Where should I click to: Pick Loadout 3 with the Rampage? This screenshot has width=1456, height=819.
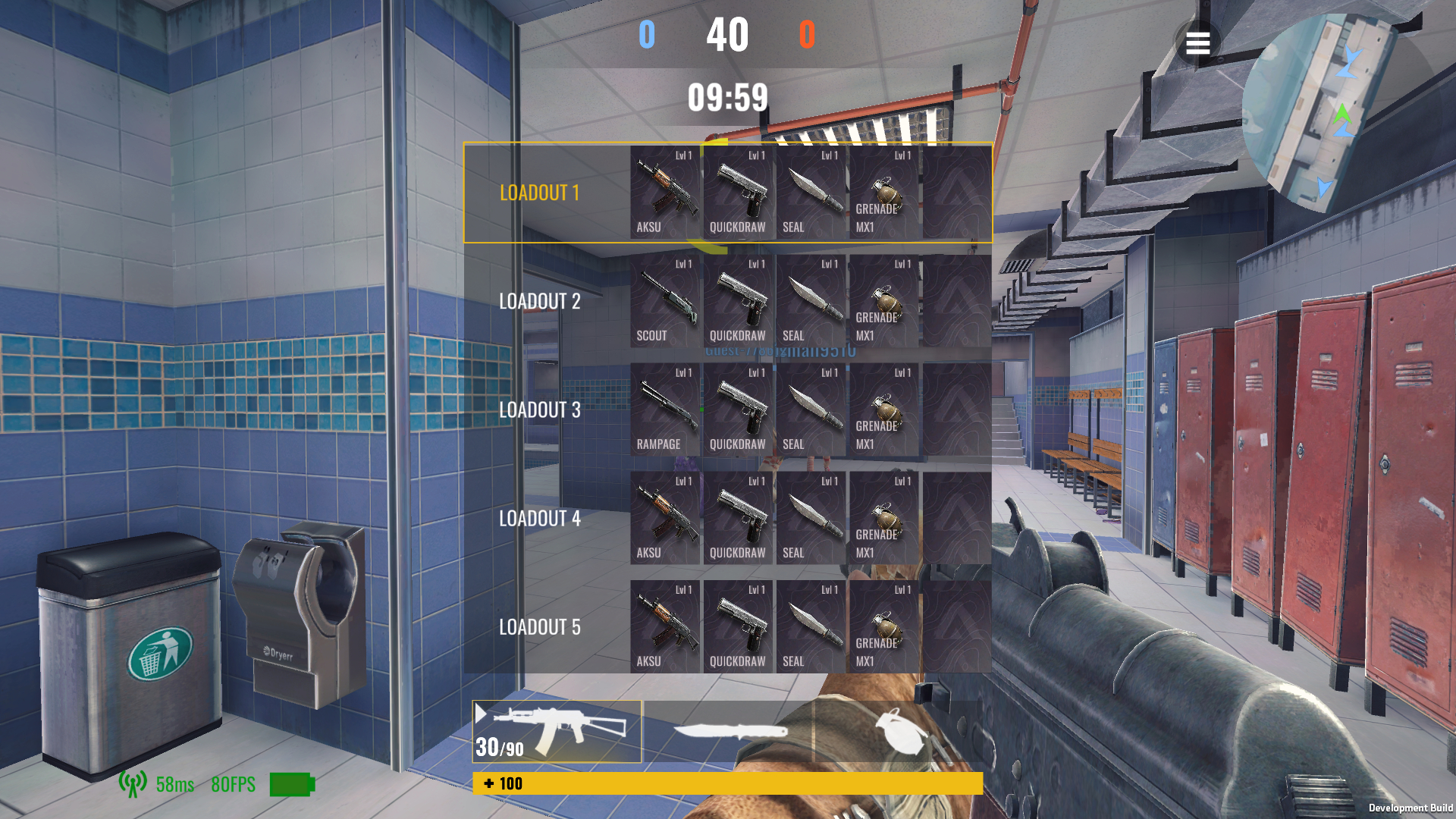click(x=540, y=409)
